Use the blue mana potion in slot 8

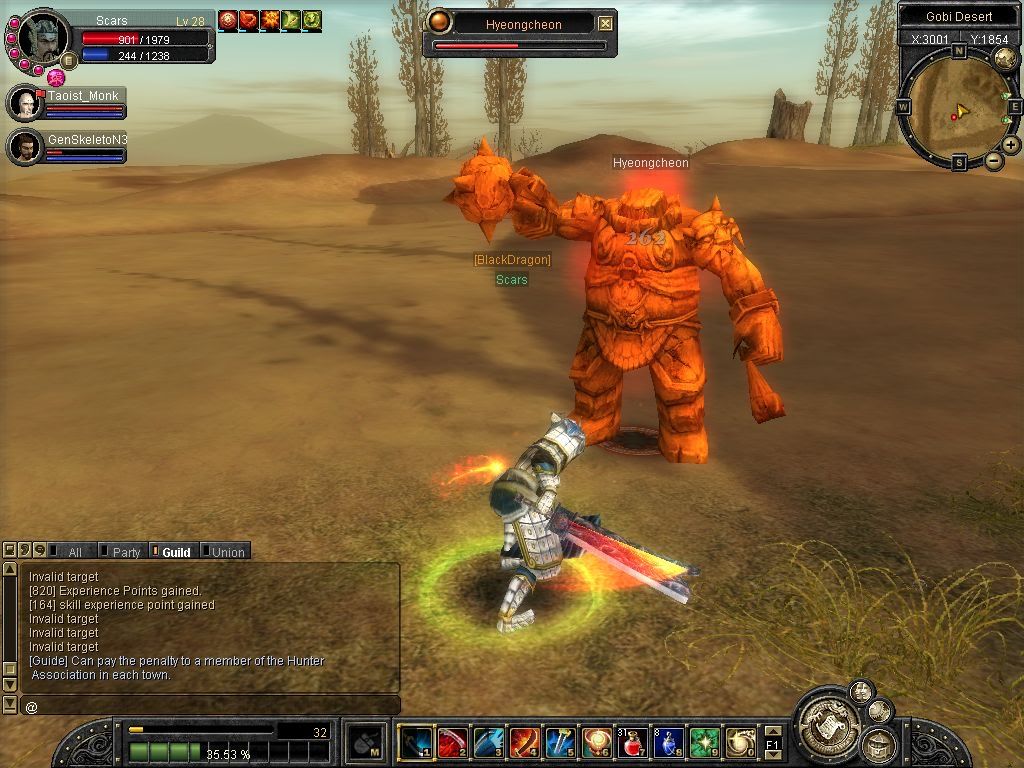coord(667,742)
